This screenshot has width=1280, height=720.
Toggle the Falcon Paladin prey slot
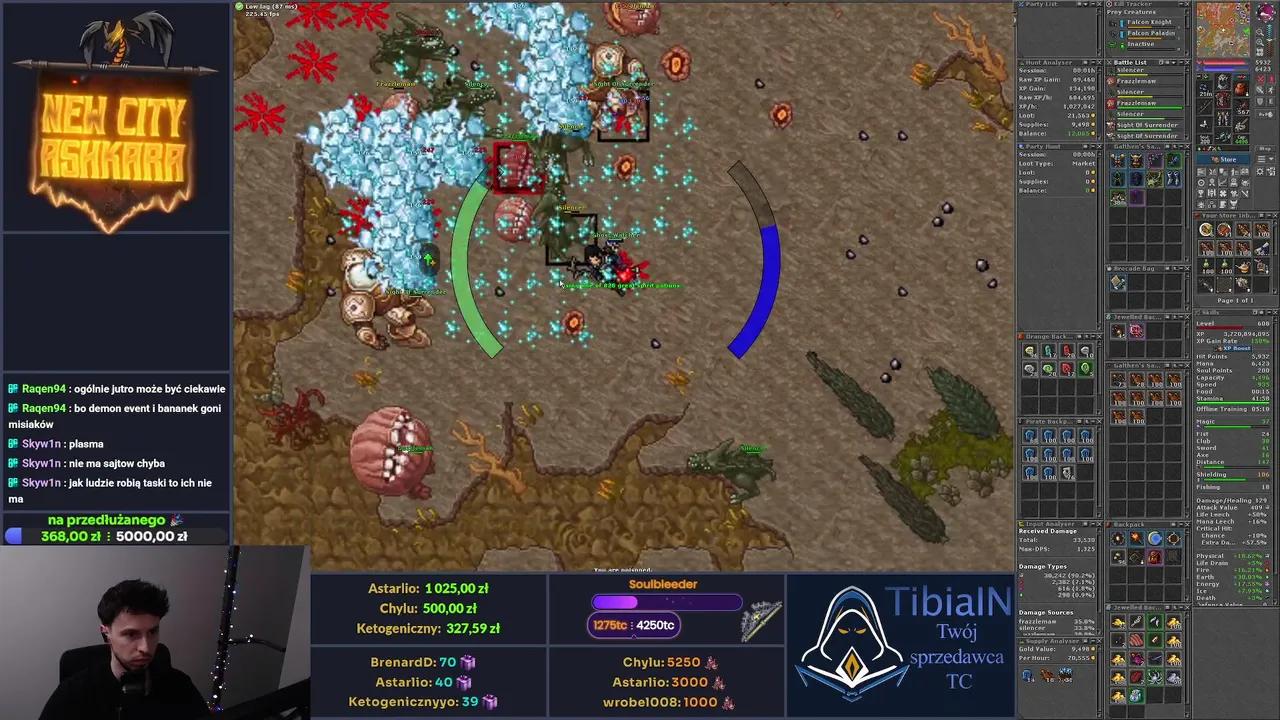click(x=1113, y=34)
